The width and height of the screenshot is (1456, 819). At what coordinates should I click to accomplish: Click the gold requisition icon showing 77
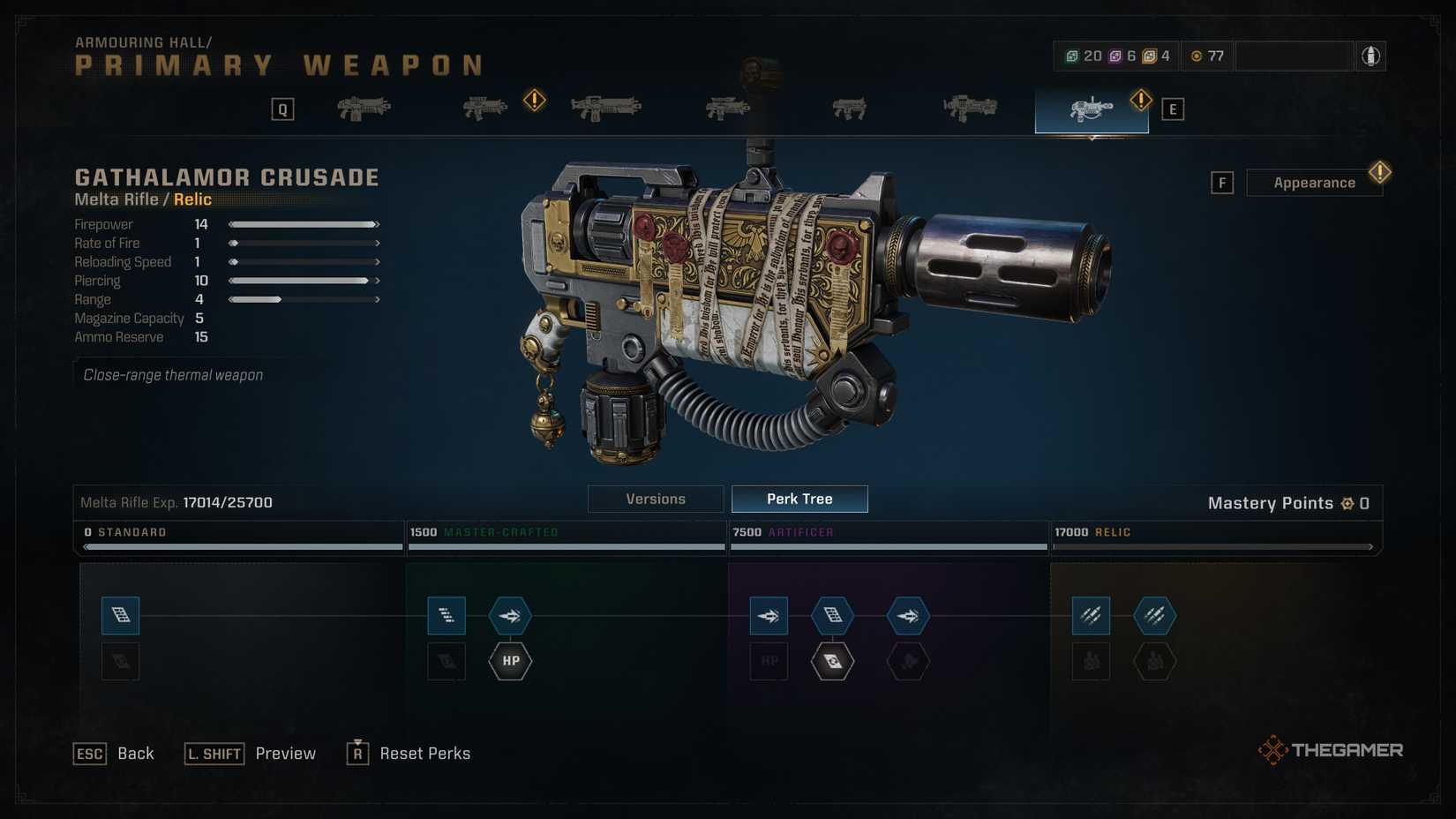coord(1197,55)
